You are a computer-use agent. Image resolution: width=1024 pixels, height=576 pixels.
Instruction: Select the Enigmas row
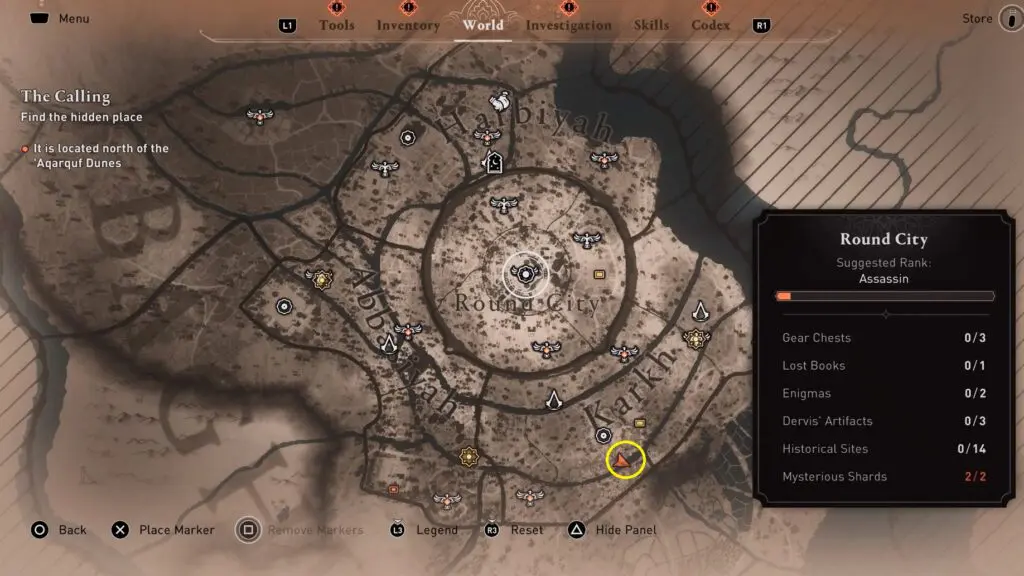[884, 394]
